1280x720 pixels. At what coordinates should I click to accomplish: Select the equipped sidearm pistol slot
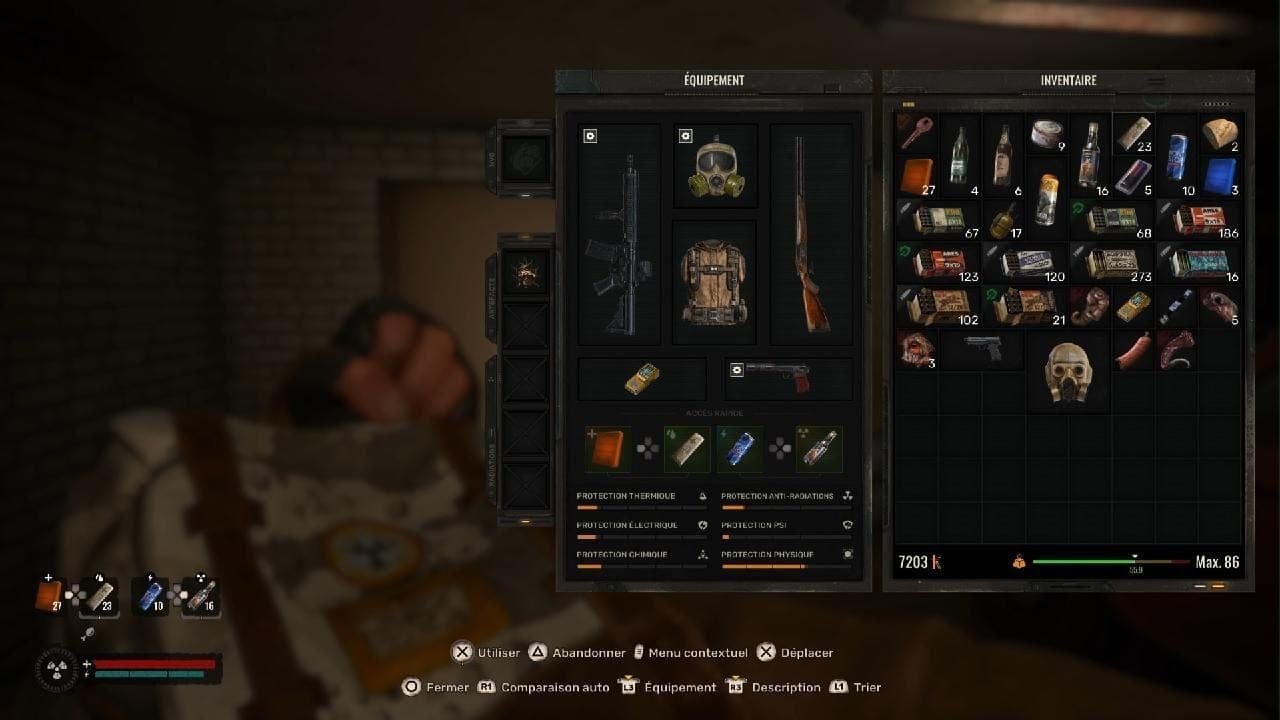789,379
